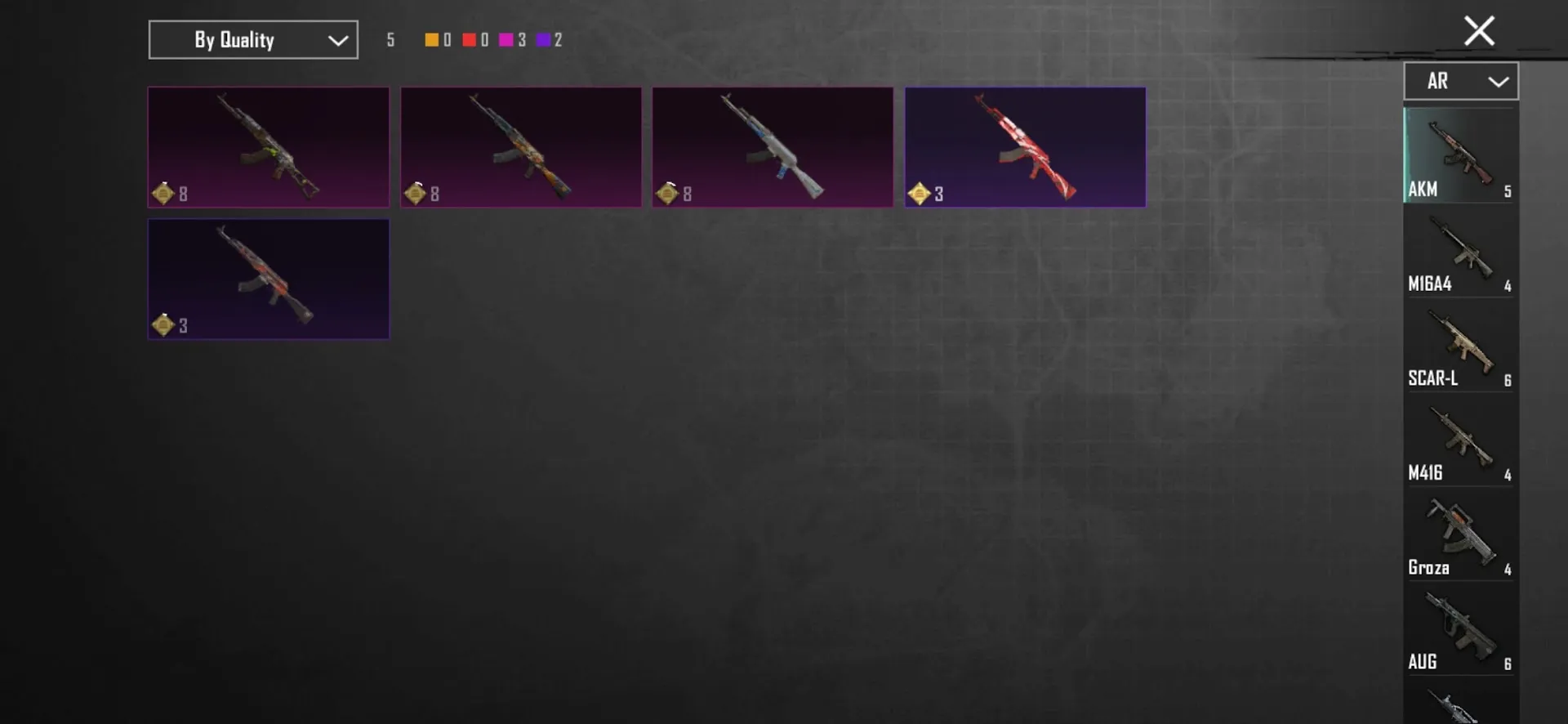The height and width of the screenshot is (724, 1568).
Task: Close the weapon skin inventory screen
Action: [1479, 30]
